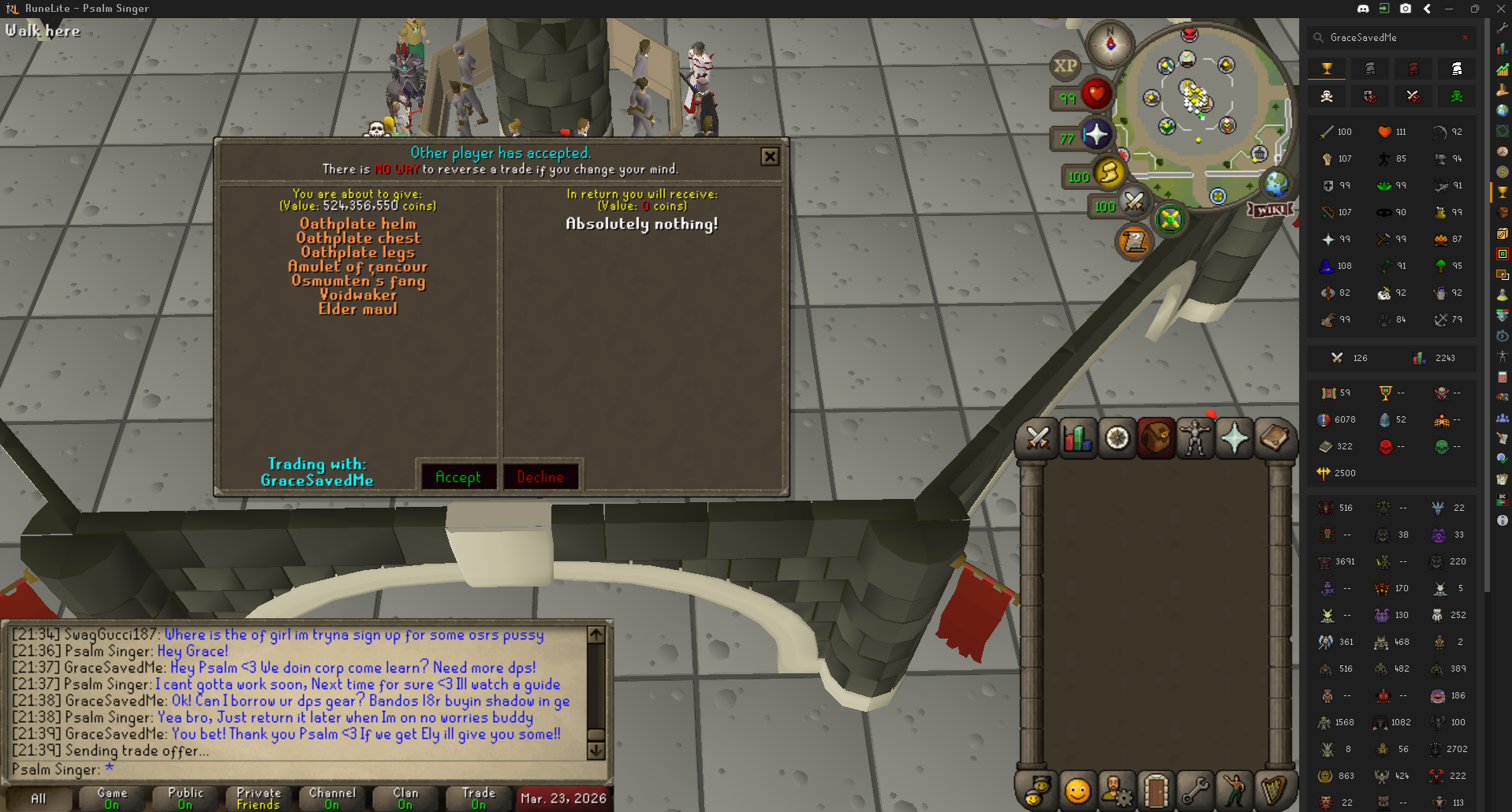
Task: Click the compass to face north
Action: [1110, 43]
